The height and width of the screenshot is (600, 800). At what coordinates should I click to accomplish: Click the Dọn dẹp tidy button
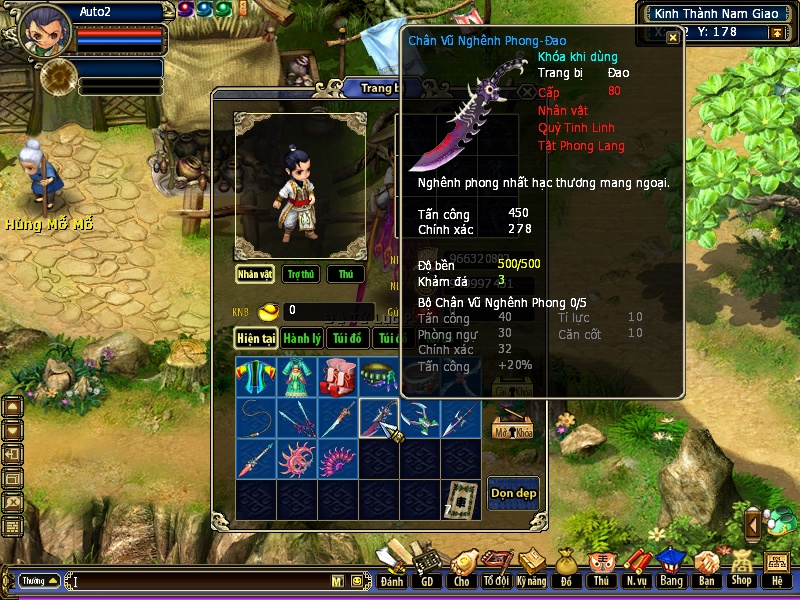[513, 493]
